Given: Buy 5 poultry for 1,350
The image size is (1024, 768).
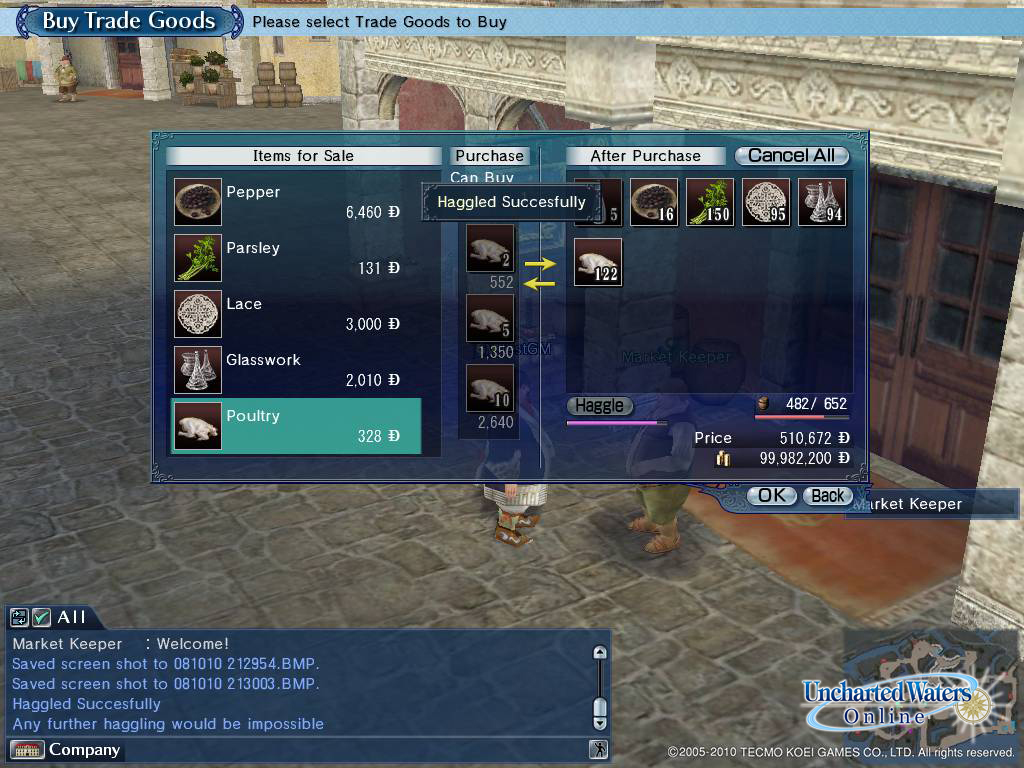Looking at the screenshot, I should 490,319.
